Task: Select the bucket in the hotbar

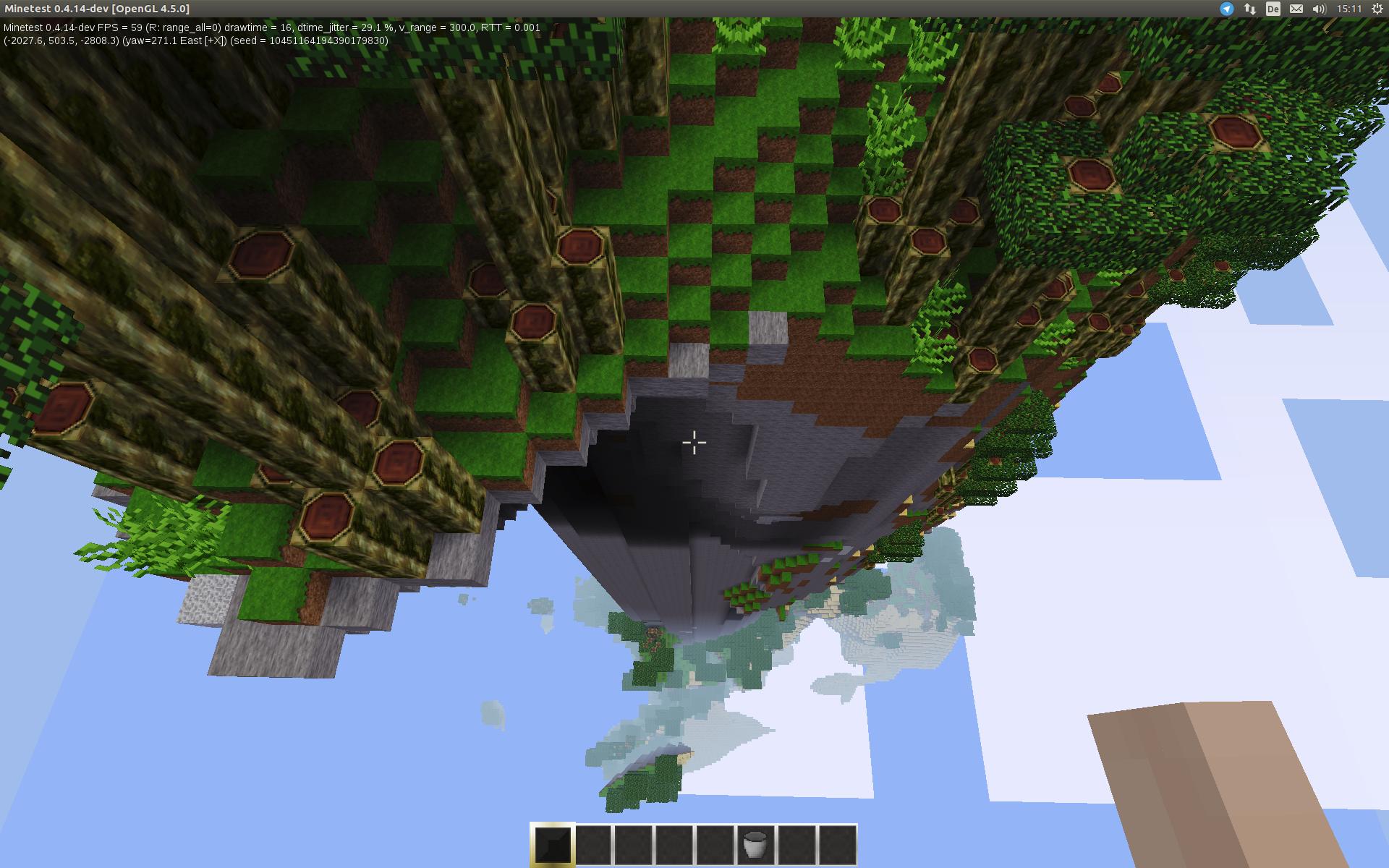Action: coord(755,844)
